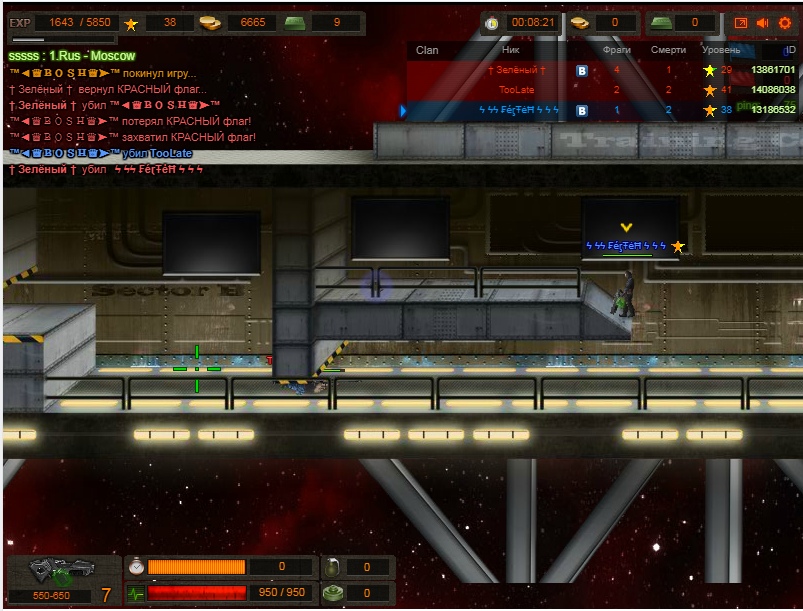Sort the scoreboard by Фраги column
The width and height of the screenshot is (803, 611).
617,50
